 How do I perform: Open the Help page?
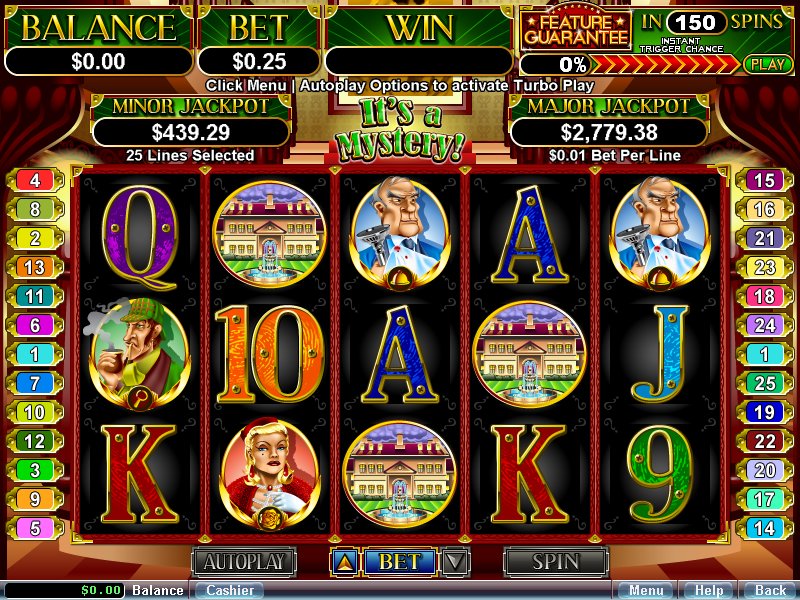tap(709, 590)
